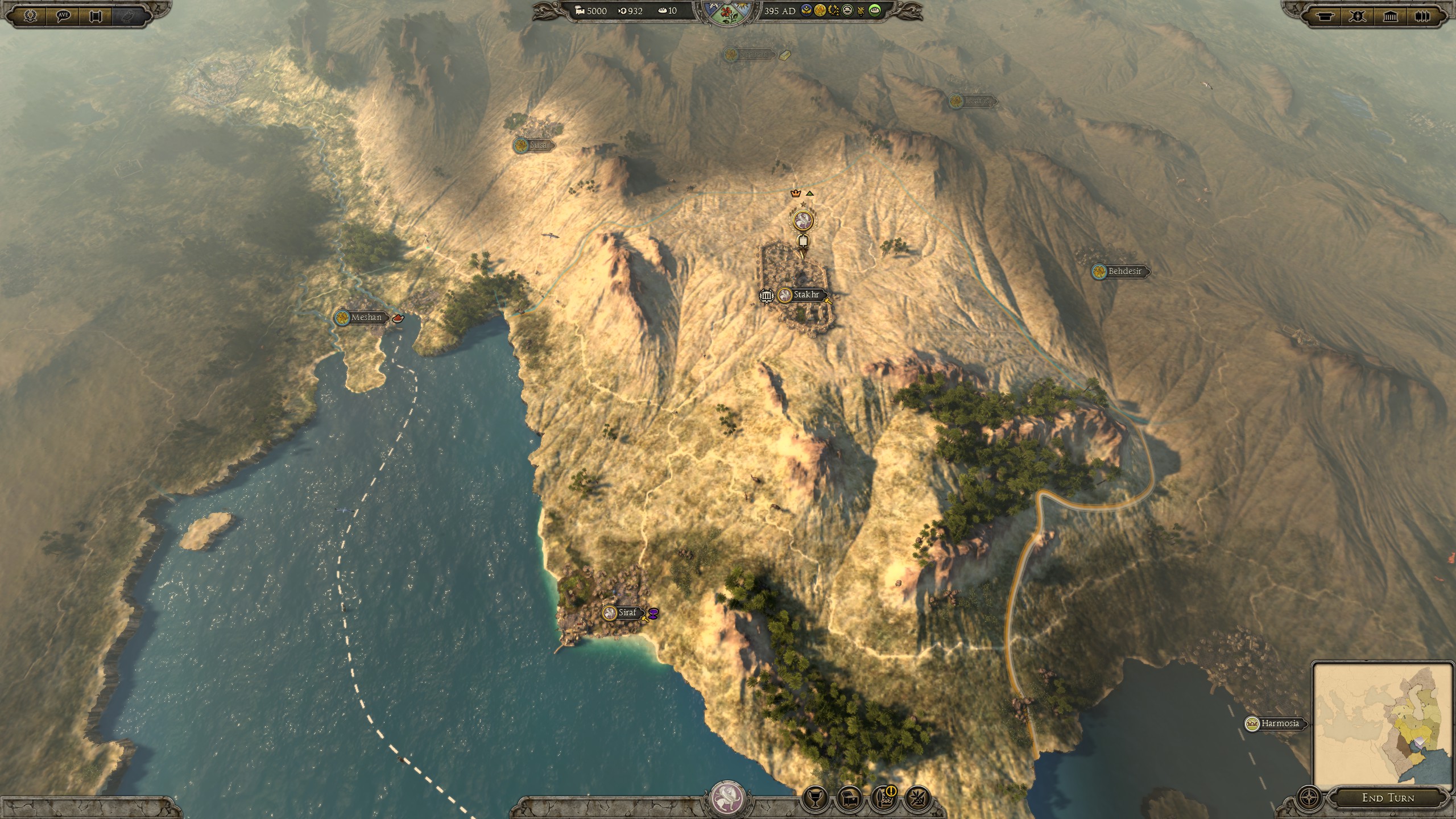Open the scroll icon panel
This screenshot has height=819, width=1456.
96,16
